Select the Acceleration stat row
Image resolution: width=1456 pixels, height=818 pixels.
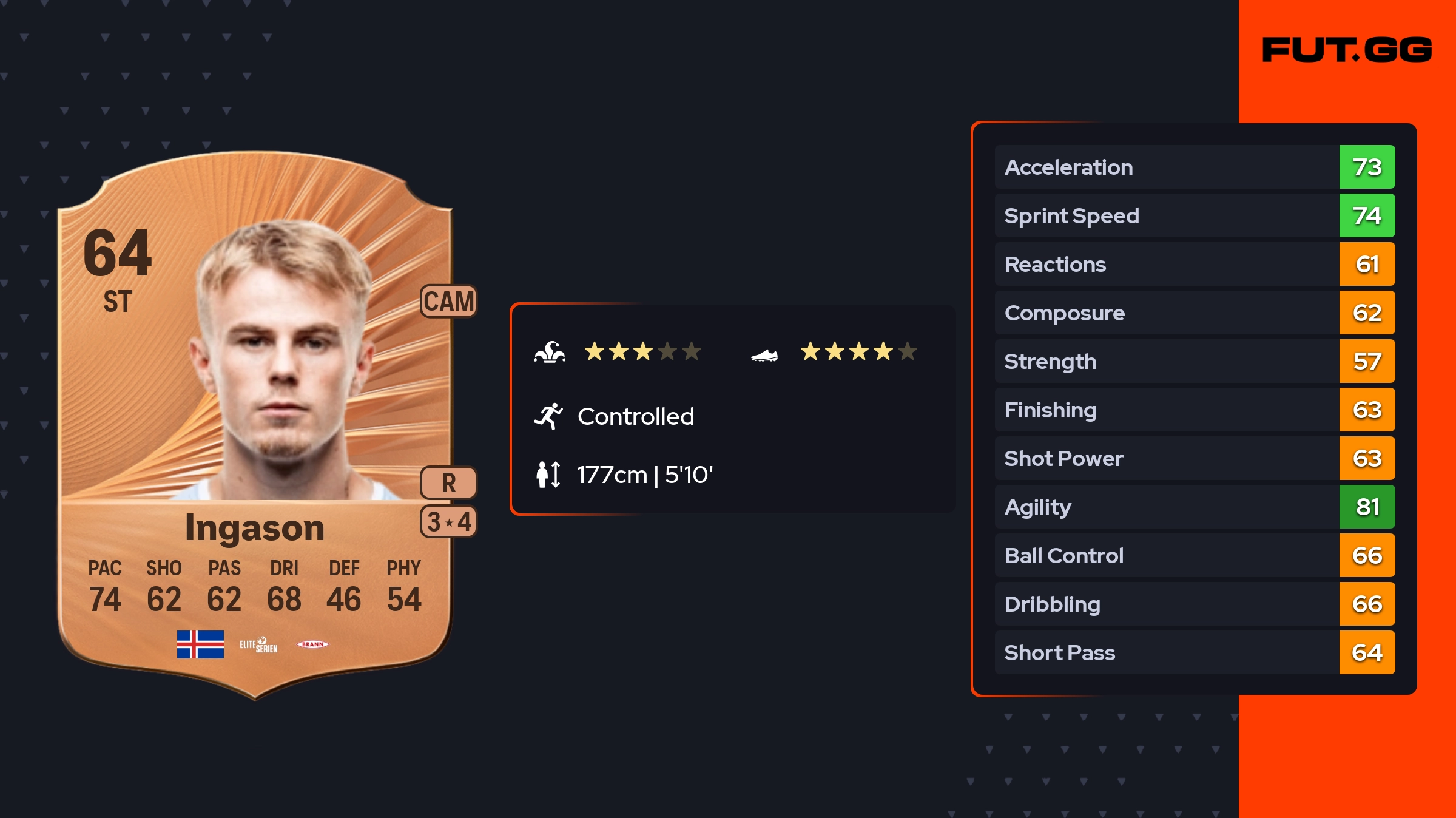pyautogui.click(x=1194, y=167)
